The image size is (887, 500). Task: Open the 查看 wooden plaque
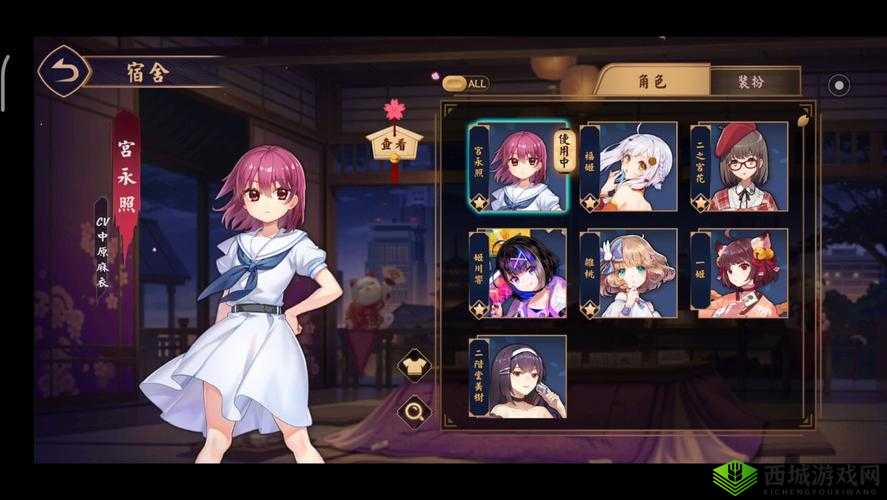pyautogui.click(x=394, y=144)
